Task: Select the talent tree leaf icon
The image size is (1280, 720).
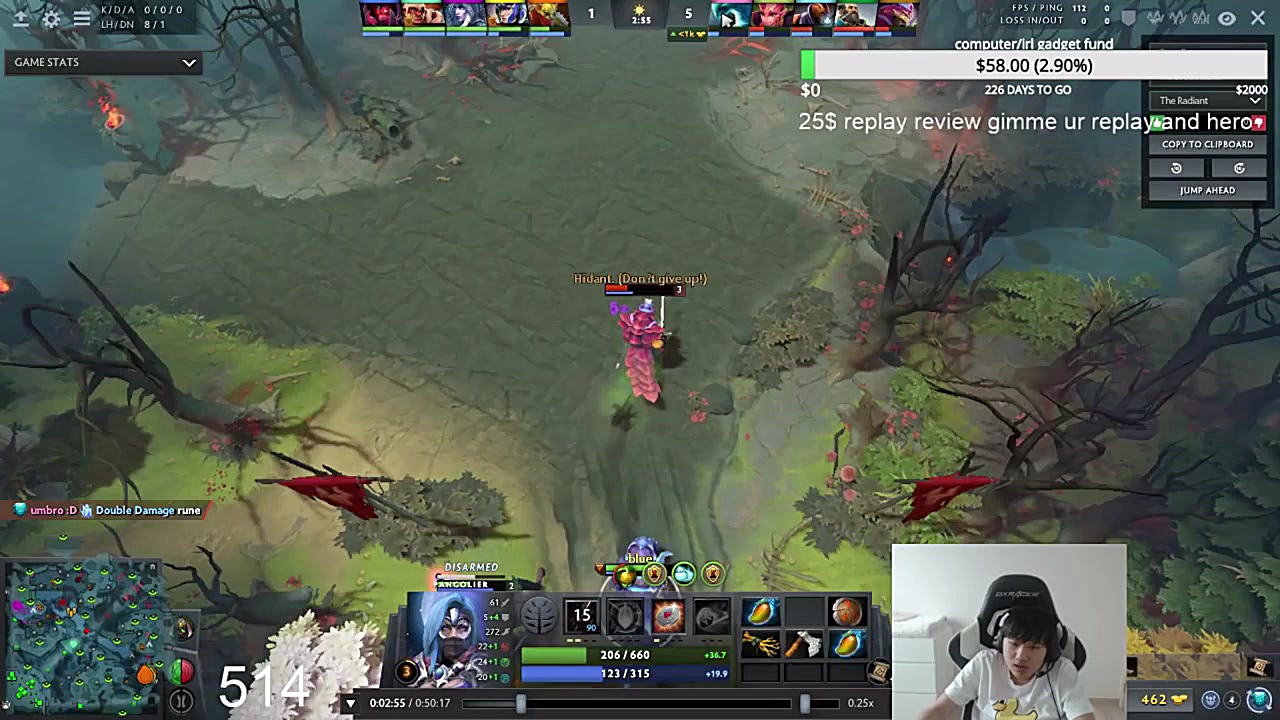Action: pos(538,615)
